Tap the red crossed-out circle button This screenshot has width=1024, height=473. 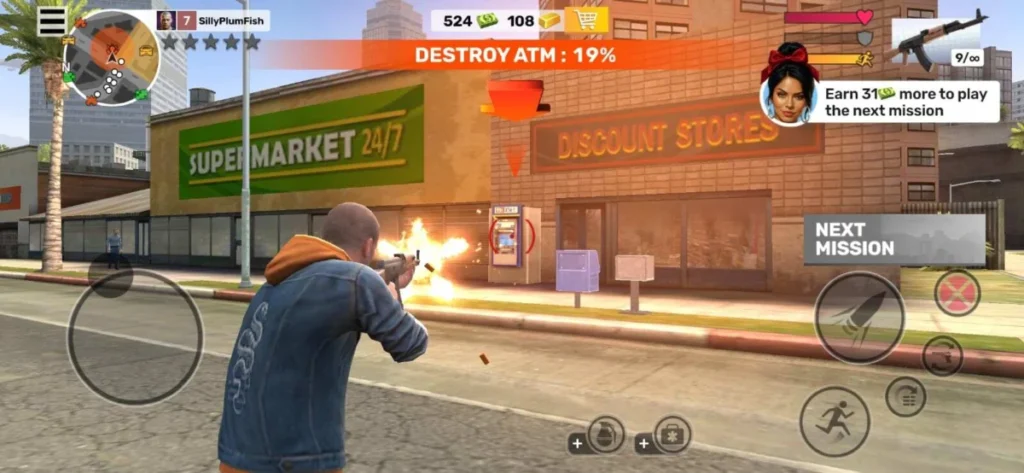coord(957,293)
